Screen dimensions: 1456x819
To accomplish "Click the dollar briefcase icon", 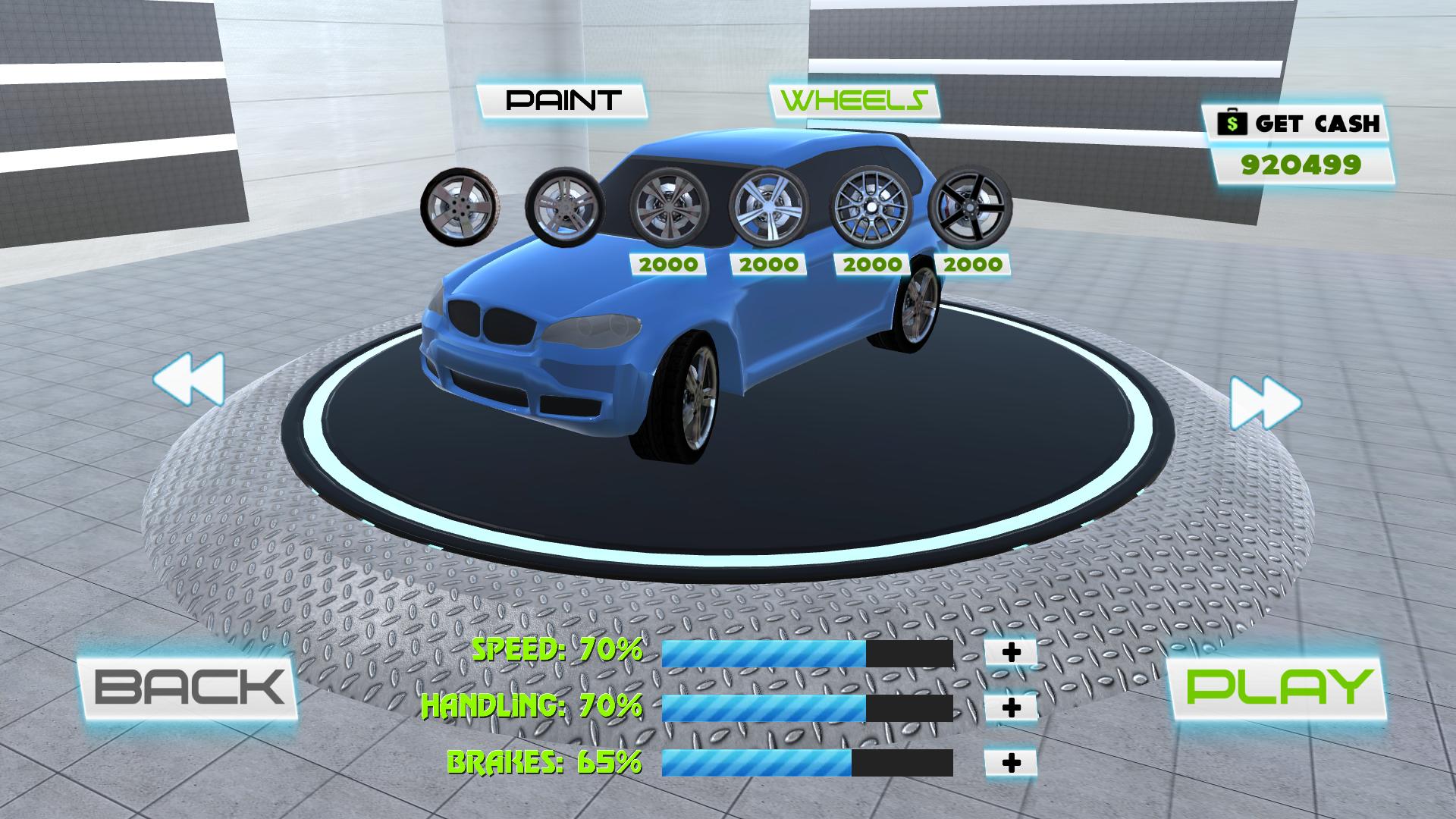I will tap(1233, 121).
